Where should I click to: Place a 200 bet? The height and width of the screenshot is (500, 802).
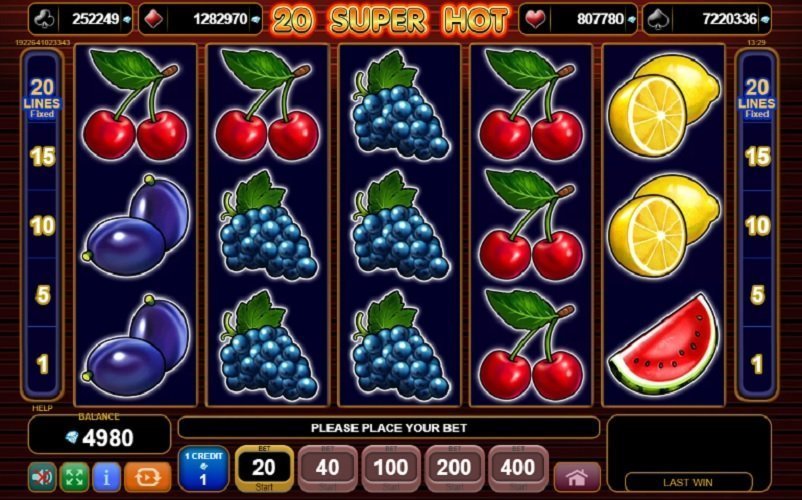click(455, 468)
